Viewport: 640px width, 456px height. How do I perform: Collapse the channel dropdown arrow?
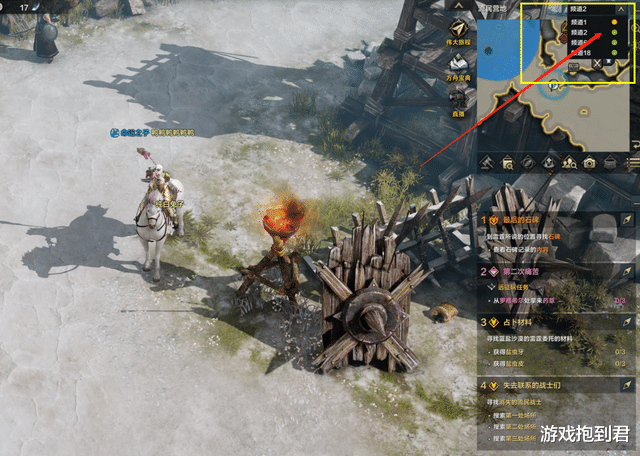click(620, 8)
